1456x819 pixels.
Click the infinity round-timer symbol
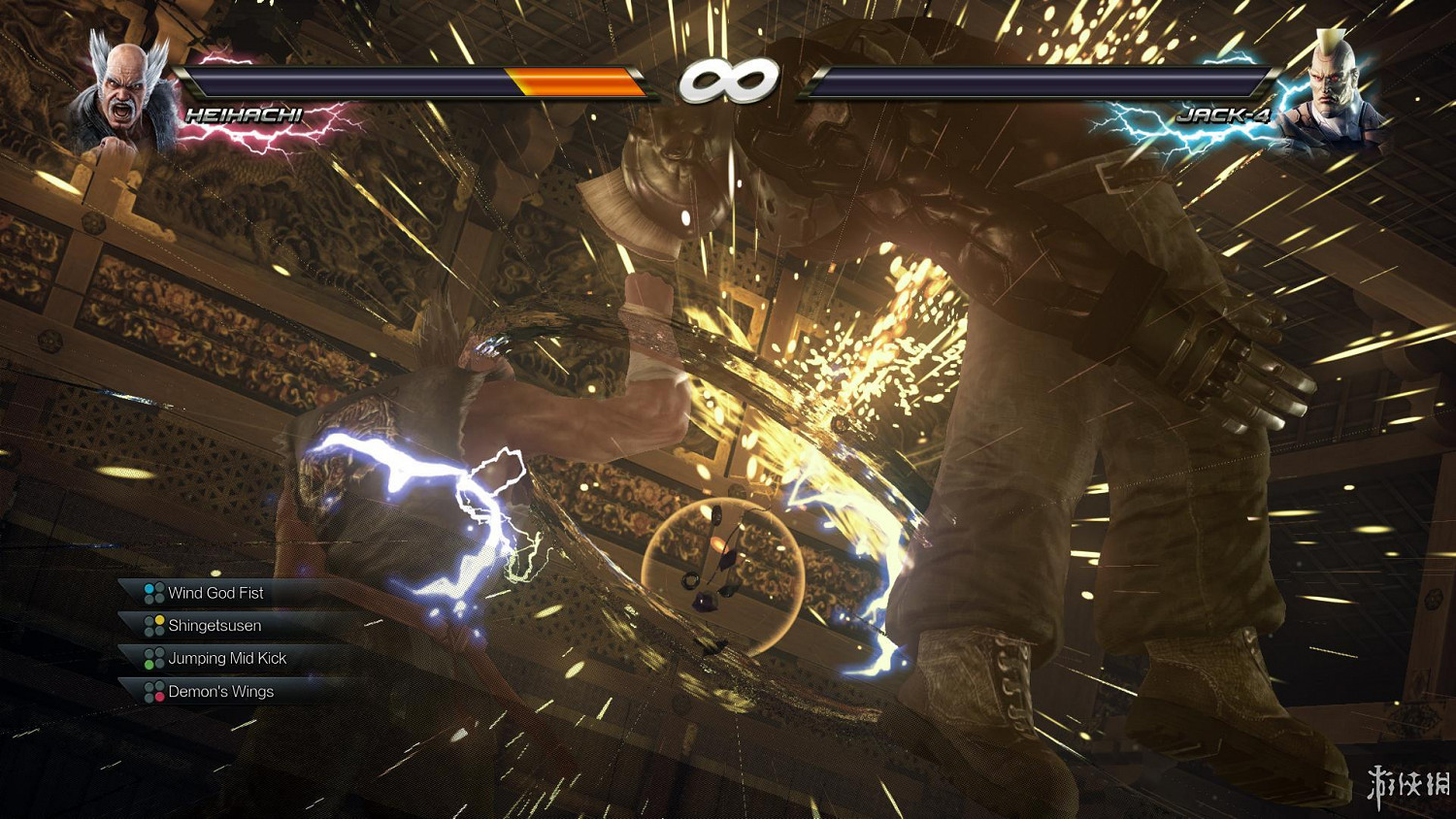(728, 81)
